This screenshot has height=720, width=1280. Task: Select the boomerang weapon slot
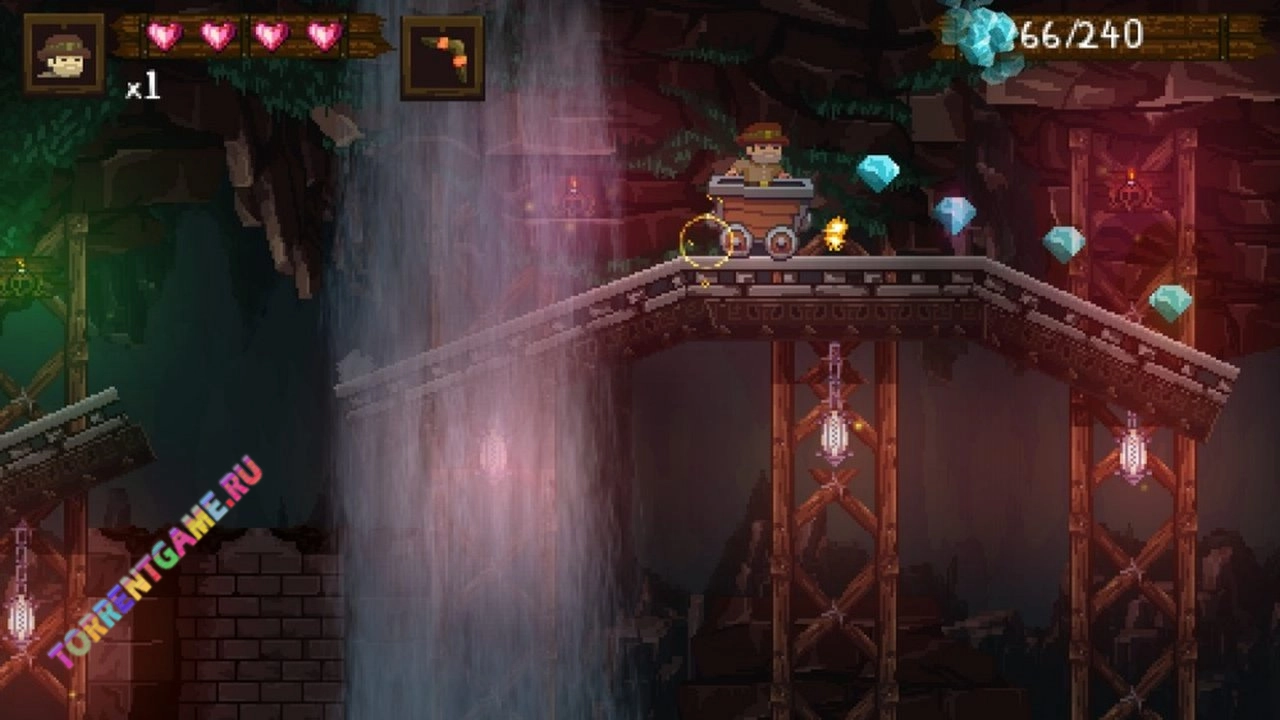pyautogui.click(x=442, y=57)
